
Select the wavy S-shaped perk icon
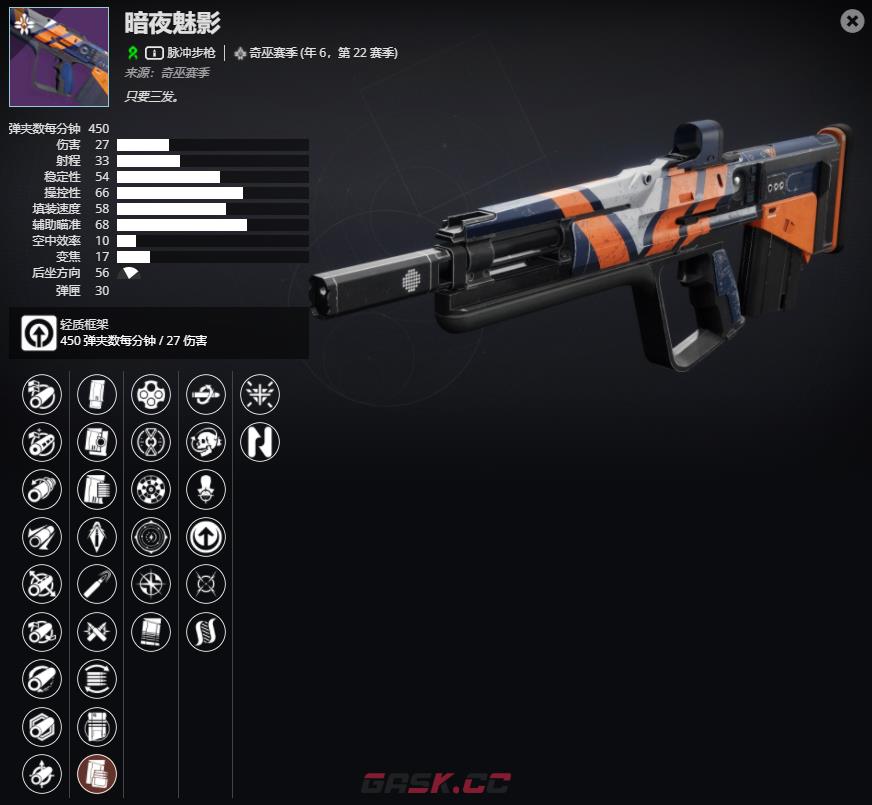206,631
